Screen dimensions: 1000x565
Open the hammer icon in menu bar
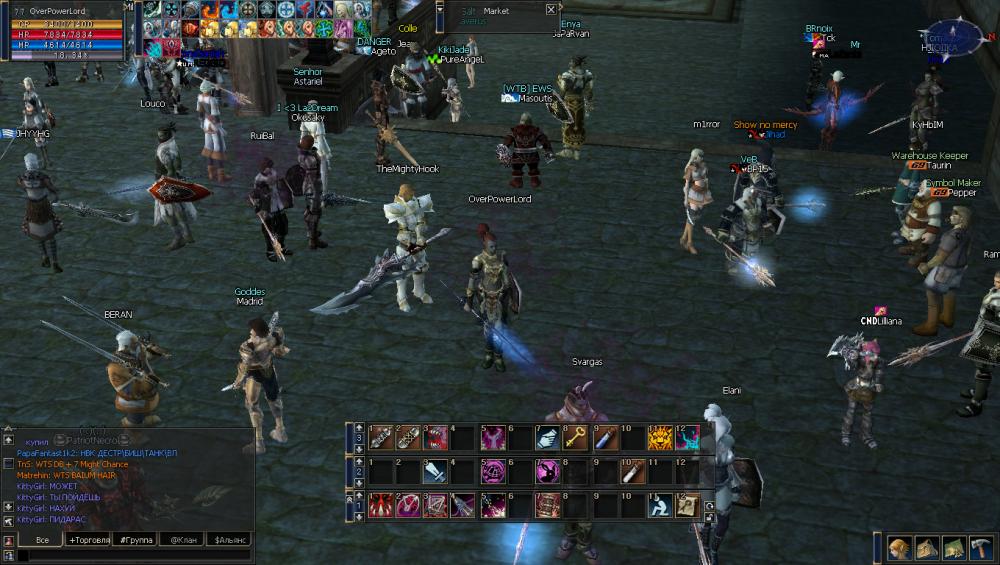tap(980, 548)
